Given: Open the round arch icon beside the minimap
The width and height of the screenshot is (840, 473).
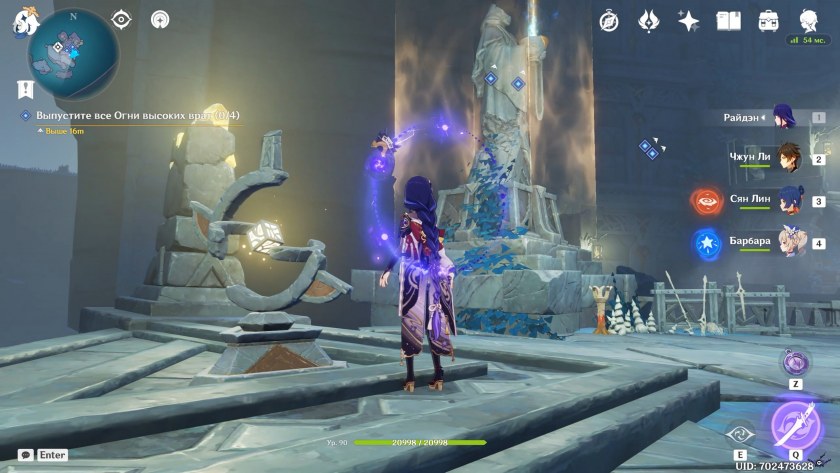Looking at the screenshot, I should [159, 19].
